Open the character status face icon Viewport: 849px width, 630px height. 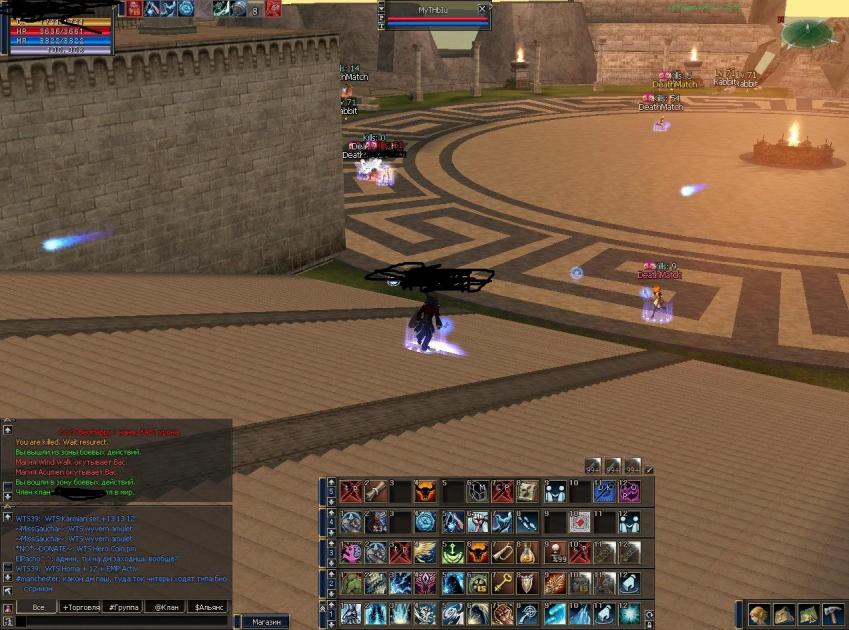(x=758, y=615)
